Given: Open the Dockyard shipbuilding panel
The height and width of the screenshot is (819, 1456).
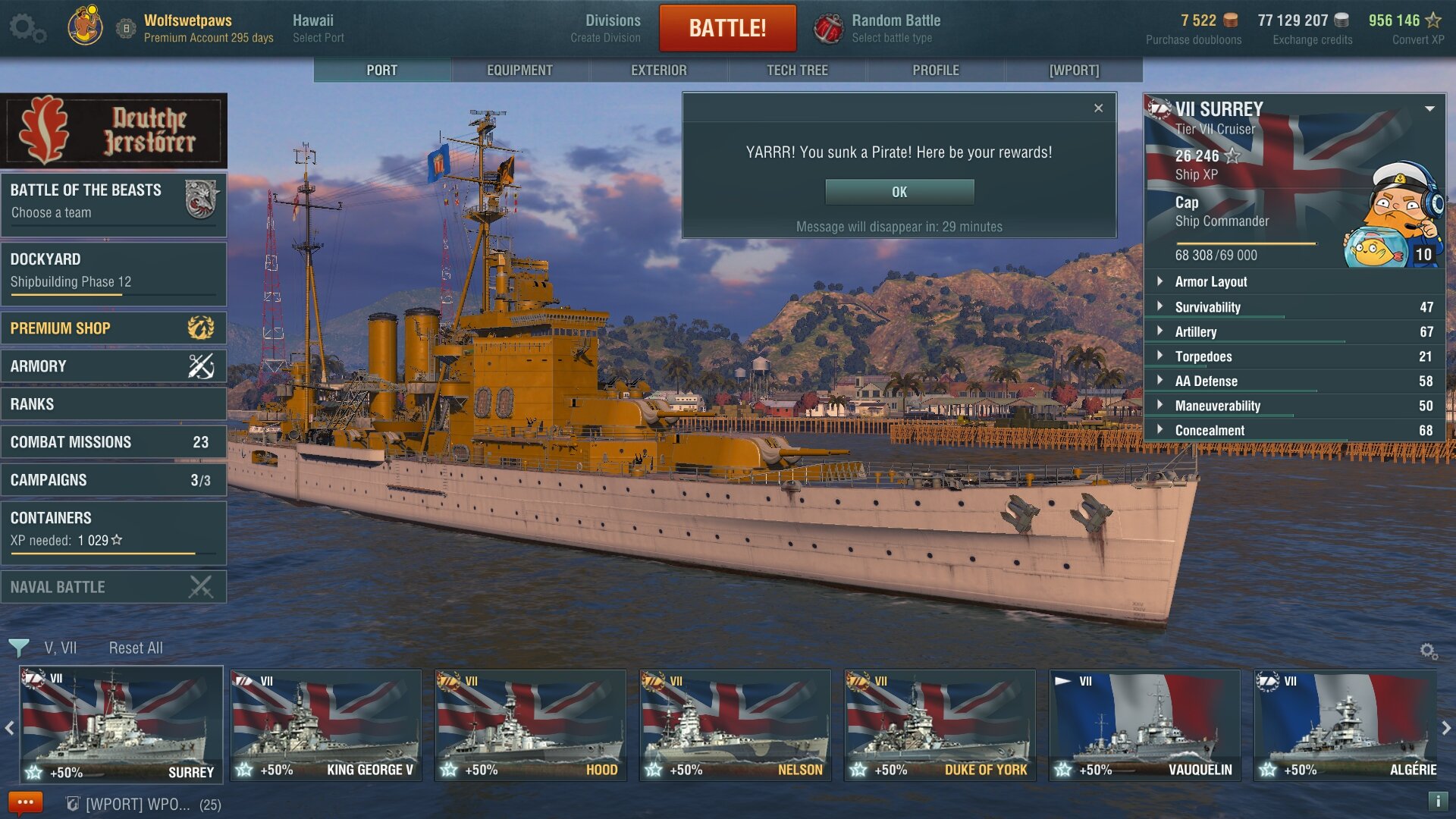Looking at the screenshot, I should 114,271.
